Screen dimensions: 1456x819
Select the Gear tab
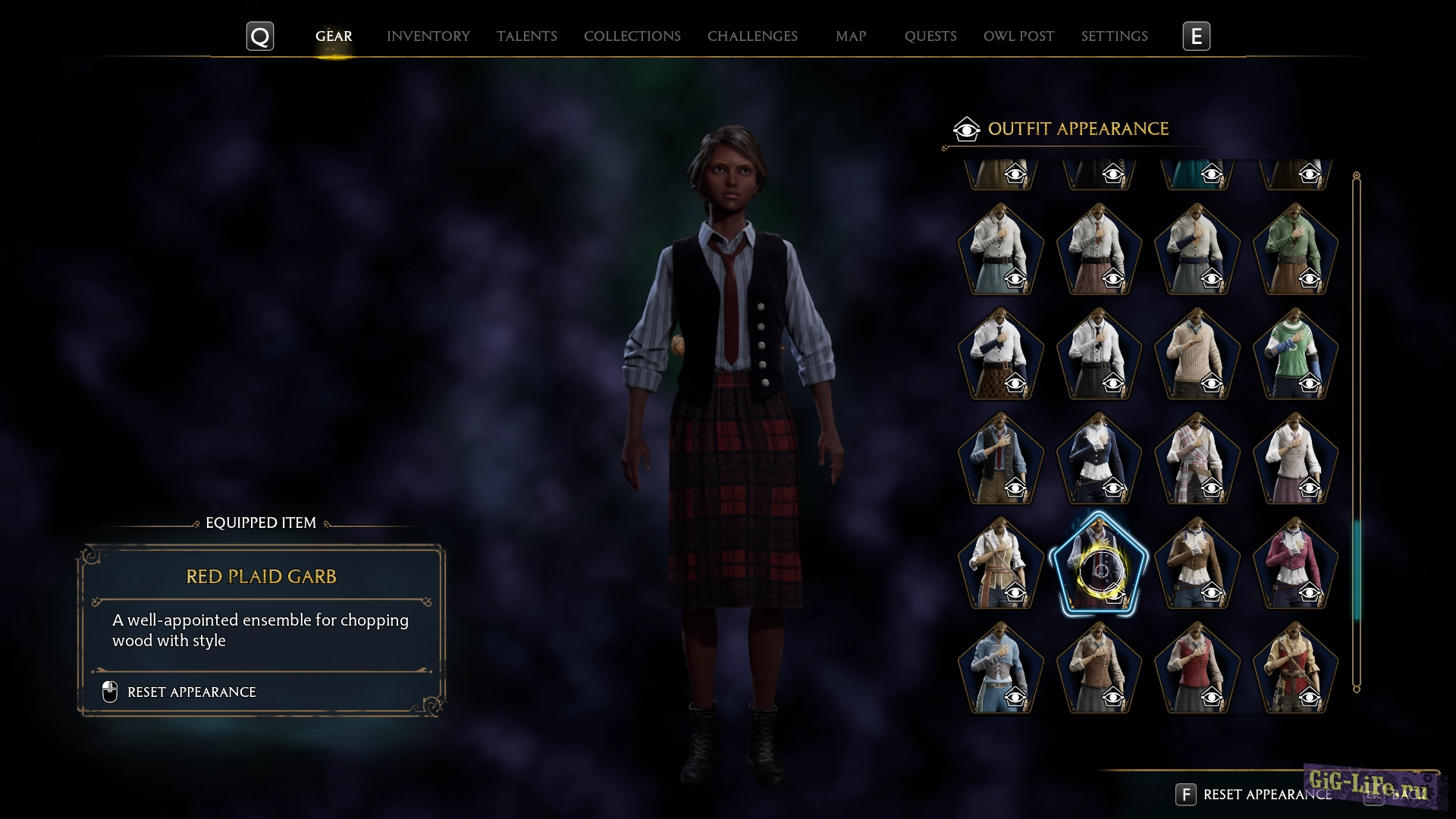point(334,36)
